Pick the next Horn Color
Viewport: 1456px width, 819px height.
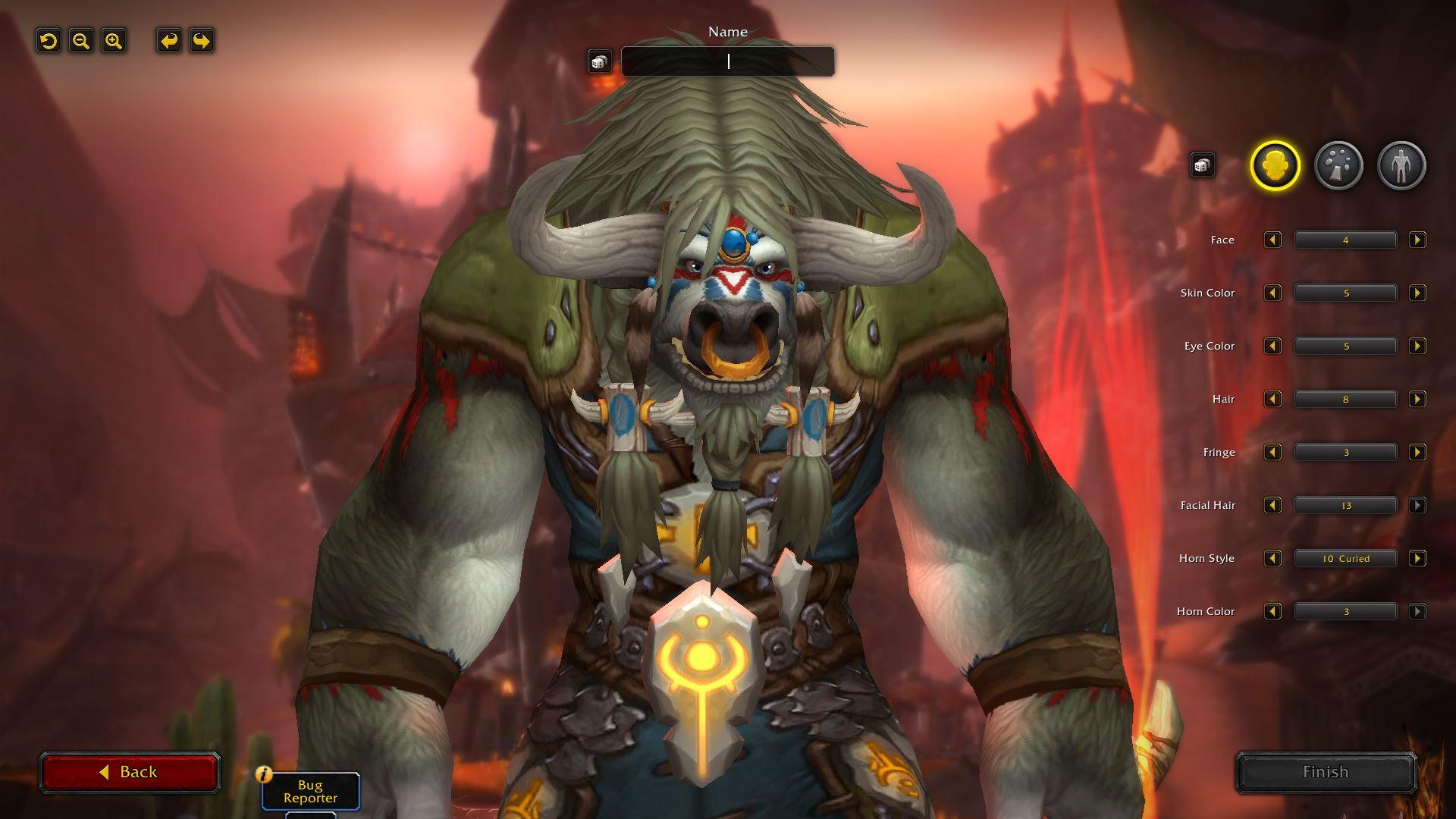[1417, 611]
